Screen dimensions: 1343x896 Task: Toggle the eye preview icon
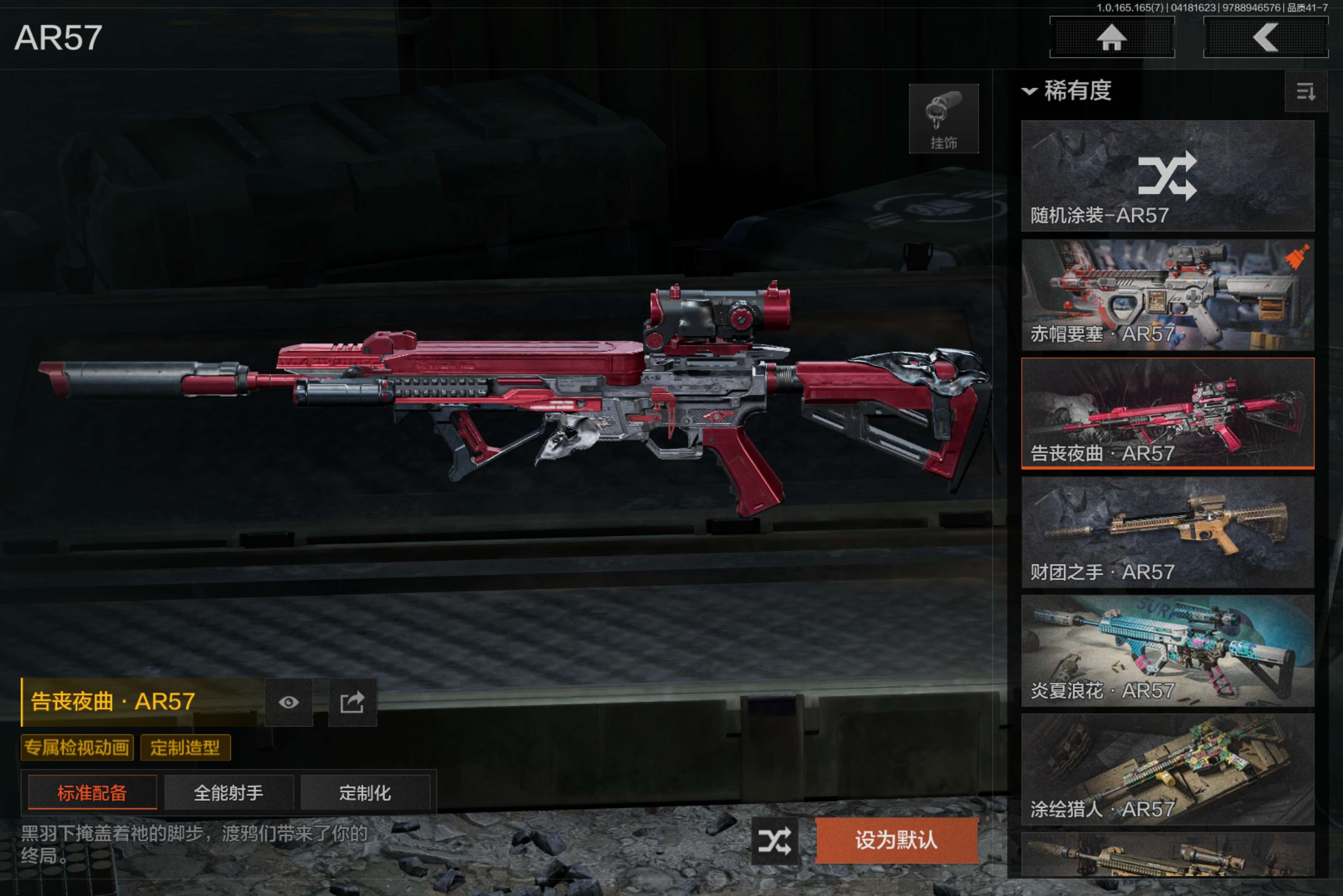(289, 702)
